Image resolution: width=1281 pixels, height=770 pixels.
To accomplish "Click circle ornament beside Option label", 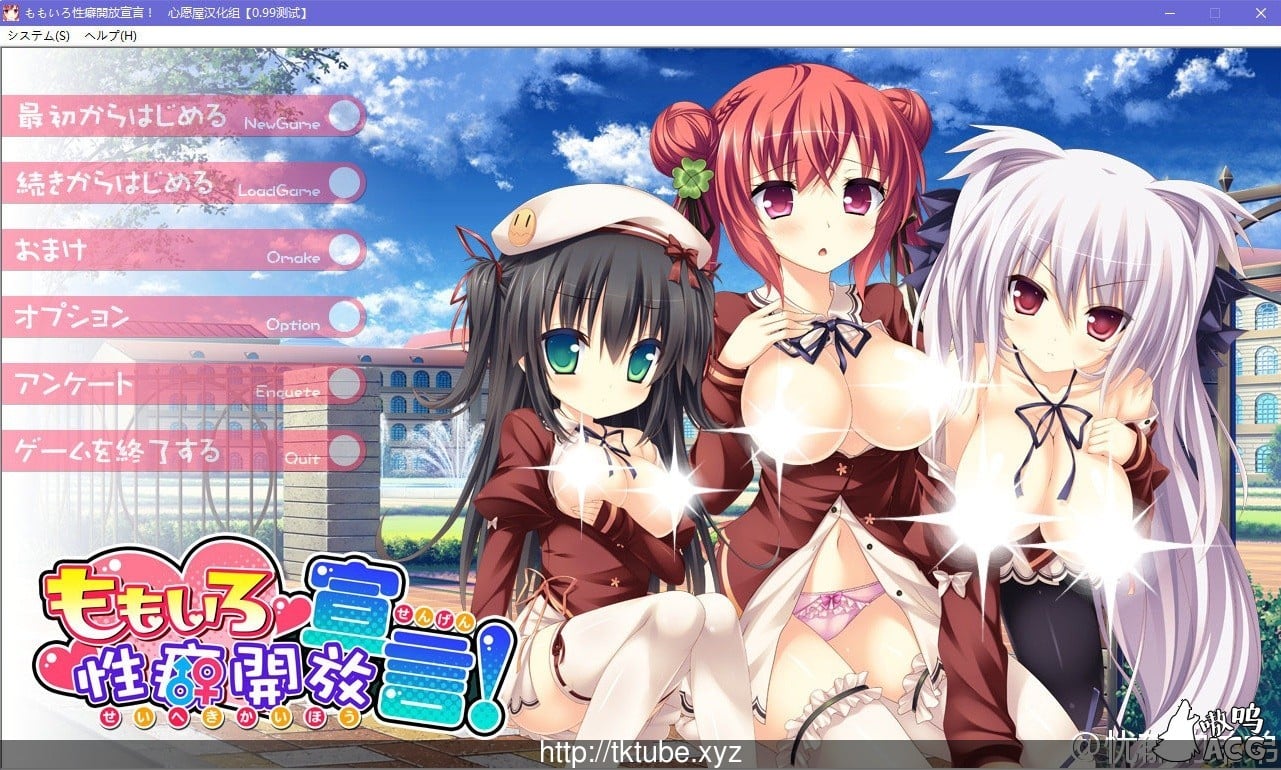I will 343,318.
